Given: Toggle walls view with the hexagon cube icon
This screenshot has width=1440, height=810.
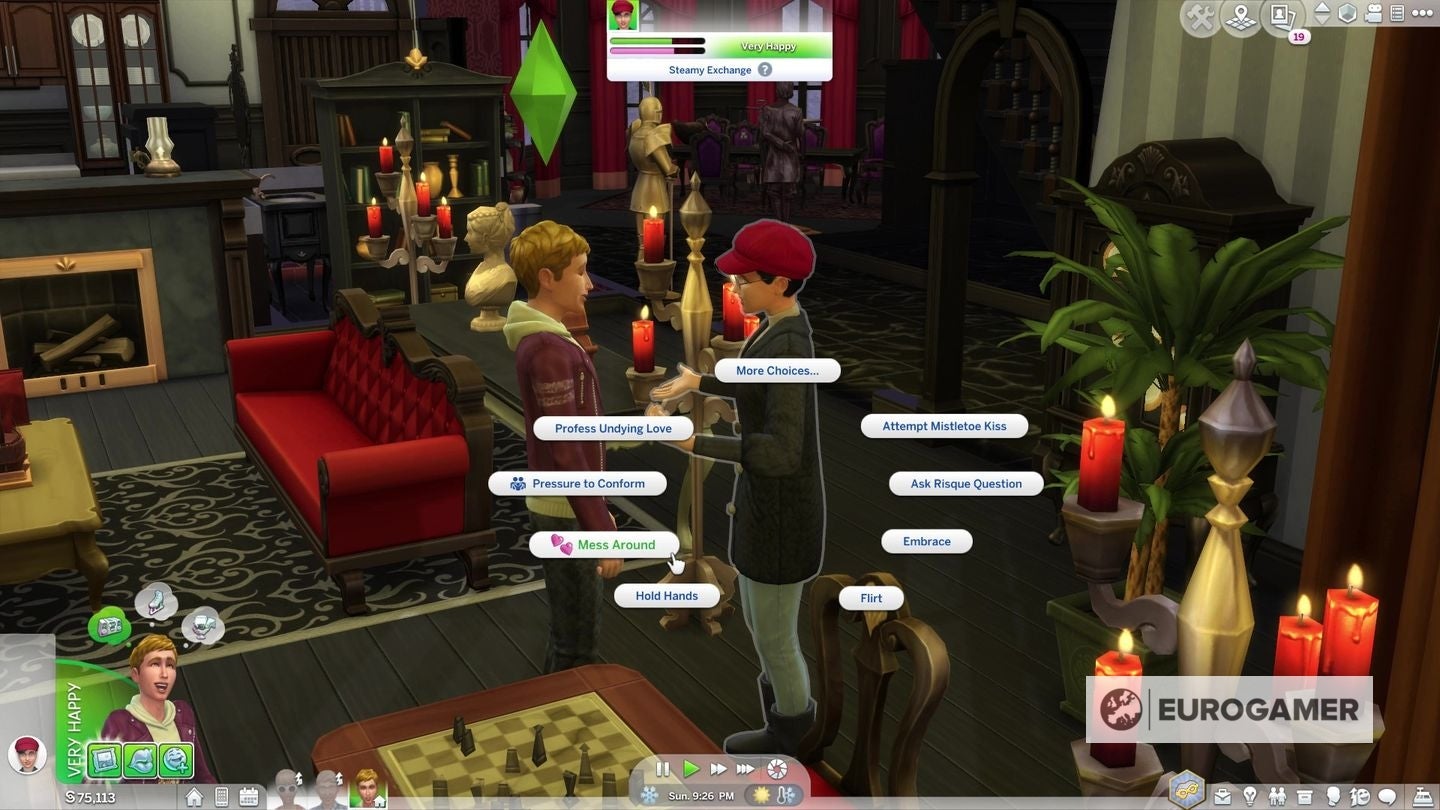Looking at the screenshot, I should point(1348,14).
